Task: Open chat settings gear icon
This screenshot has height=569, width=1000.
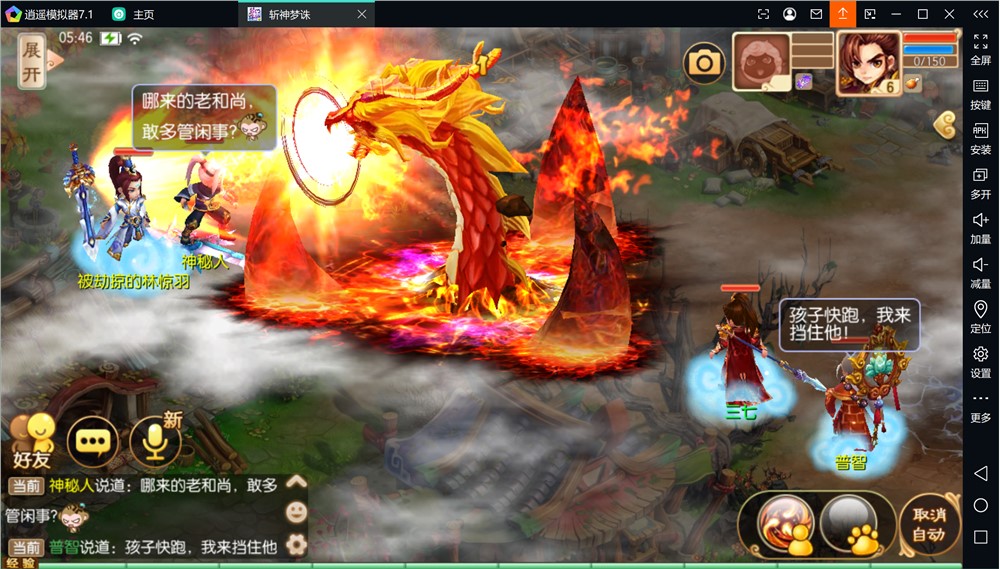Action: coord(296,544)
